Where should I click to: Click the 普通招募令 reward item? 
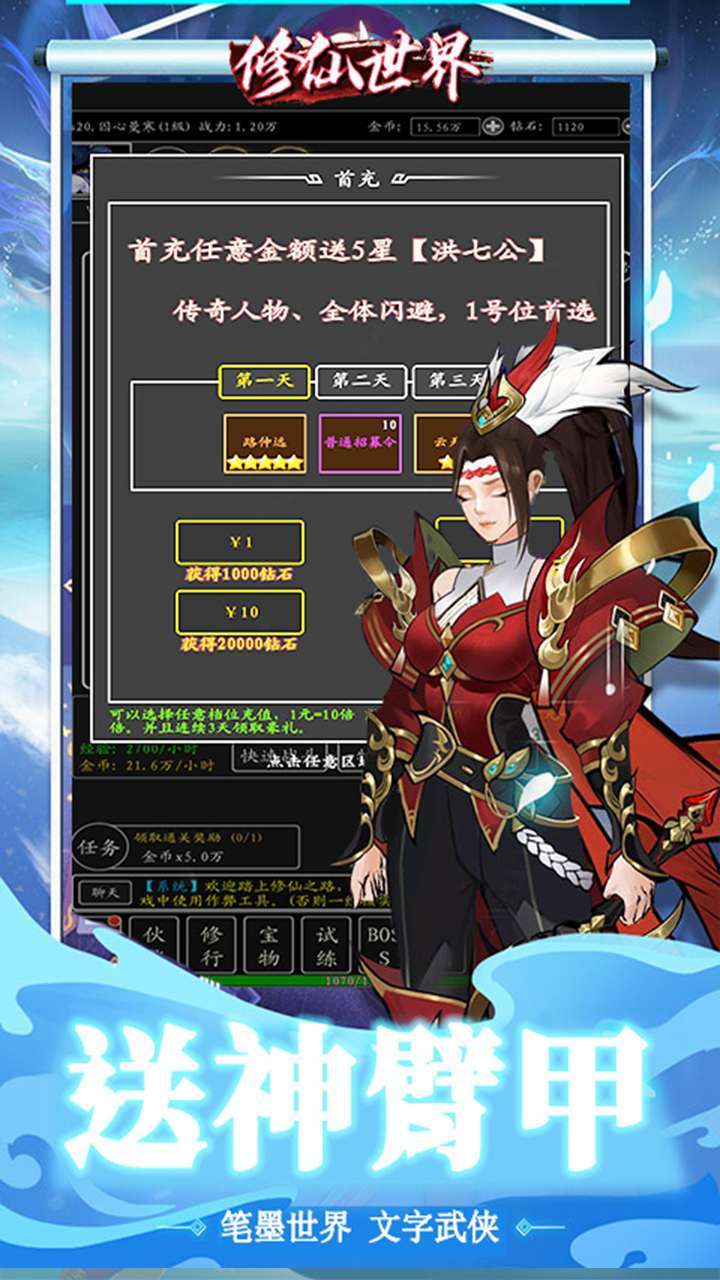(360, 443)
